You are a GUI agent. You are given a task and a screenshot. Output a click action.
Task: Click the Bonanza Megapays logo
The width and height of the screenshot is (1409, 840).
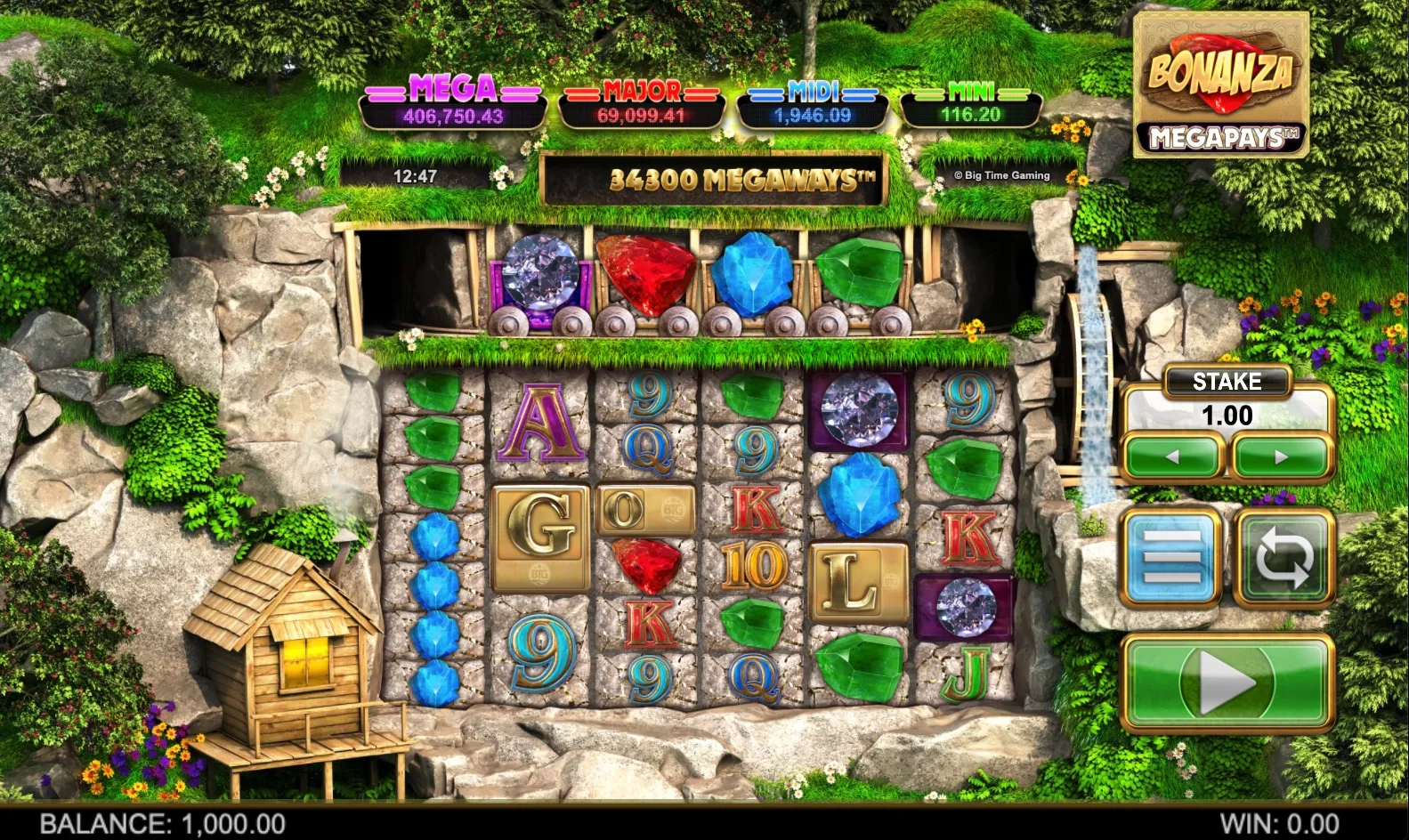pyautogui.click(x=1221, y=85)
